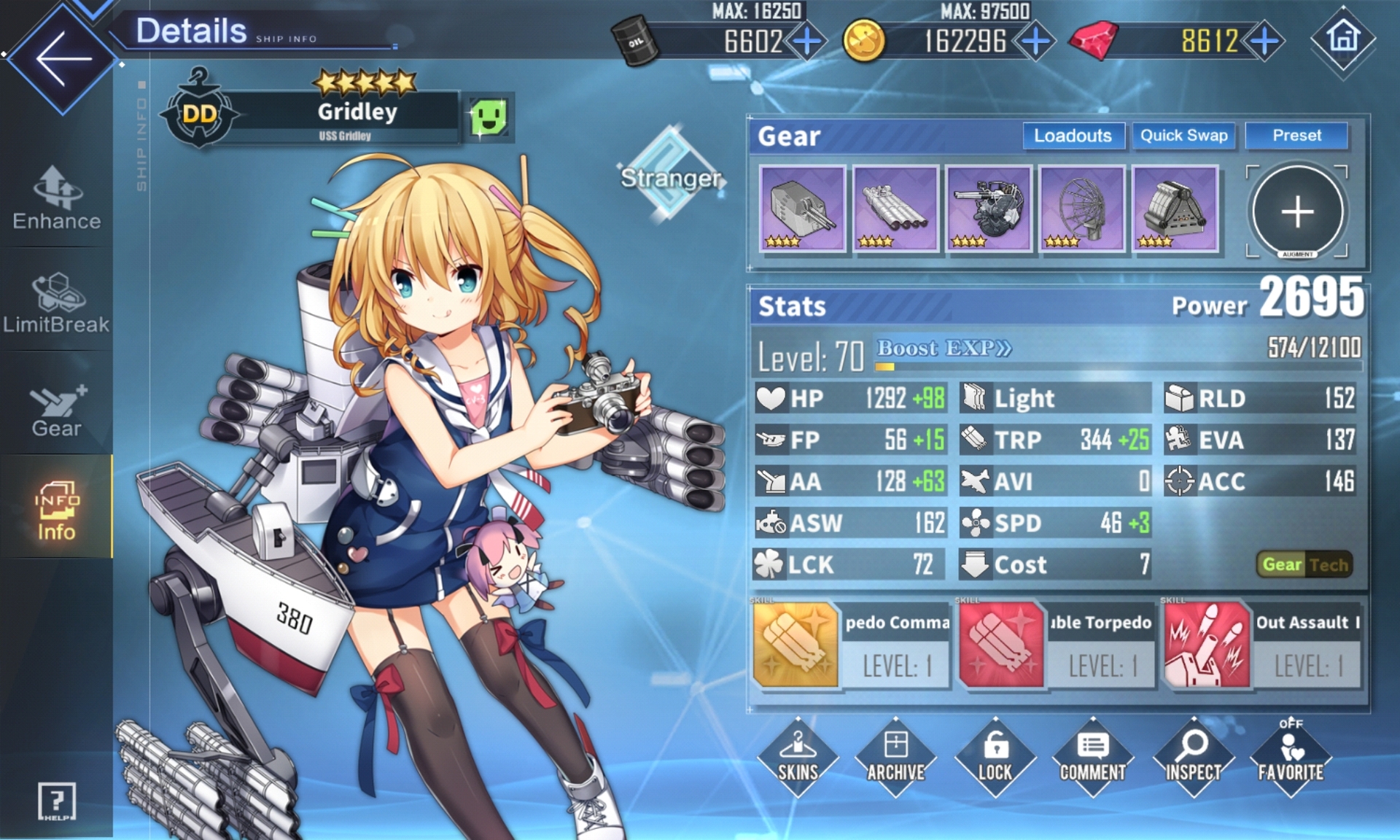Open the help question mark

click(x=56, y=801)
